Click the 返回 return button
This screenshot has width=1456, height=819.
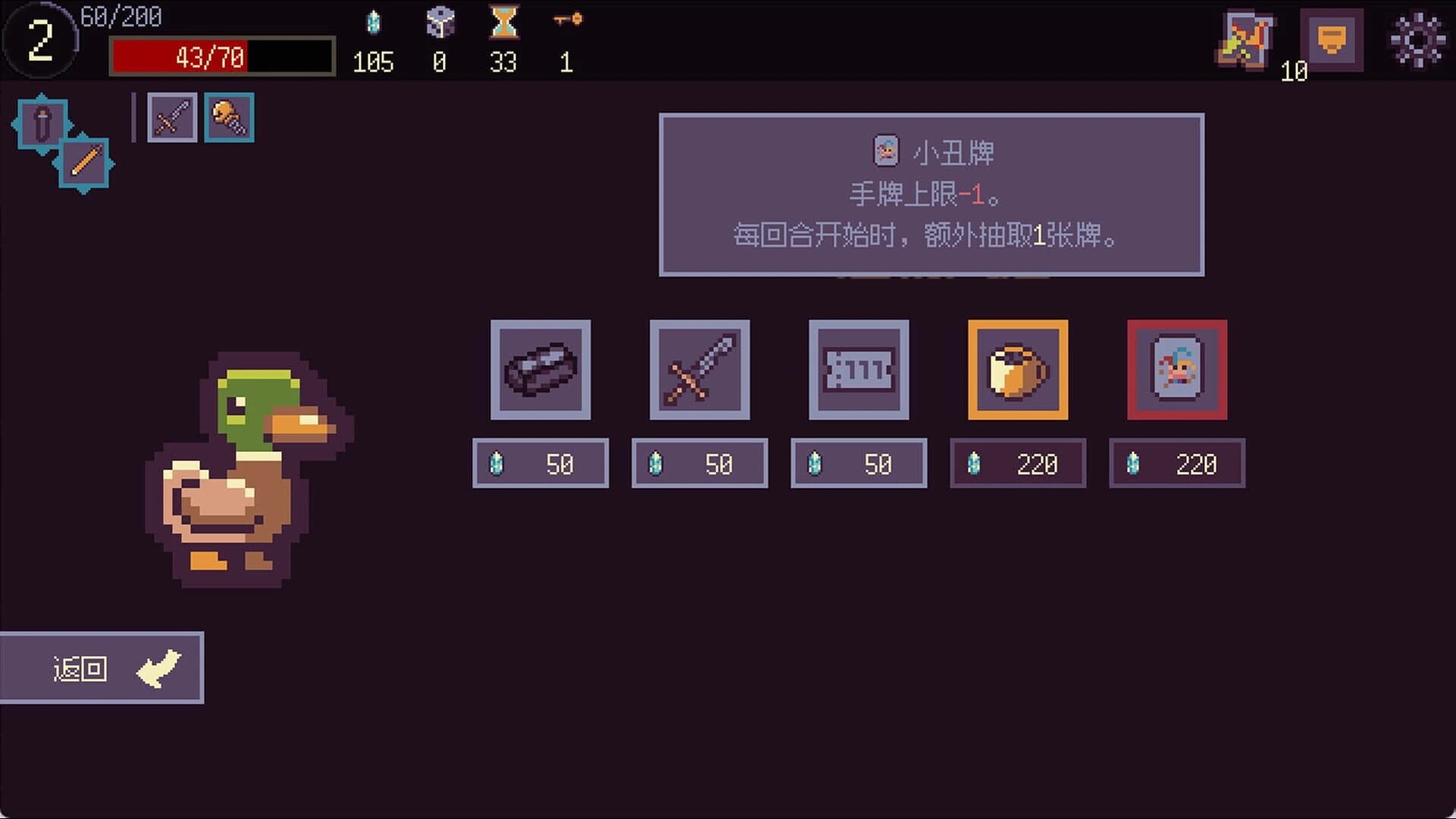tap(102, 668)
